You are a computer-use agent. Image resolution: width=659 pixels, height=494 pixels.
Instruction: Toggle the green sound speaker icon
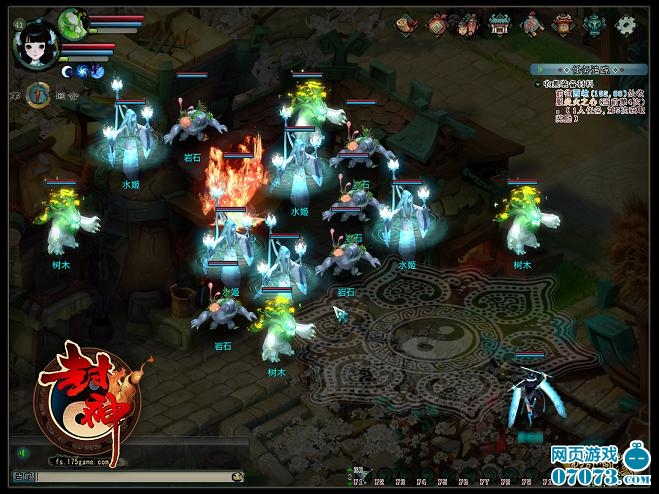(x=19, y=453)
